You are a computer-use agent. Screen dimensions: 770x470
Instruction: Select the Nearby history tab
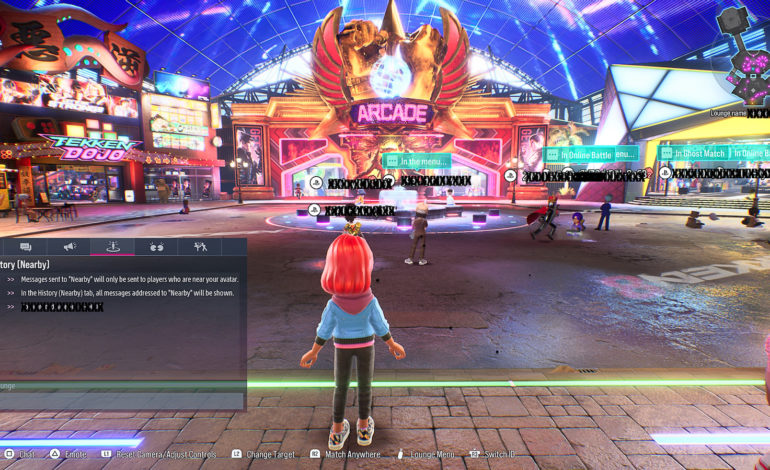[113, 246]
